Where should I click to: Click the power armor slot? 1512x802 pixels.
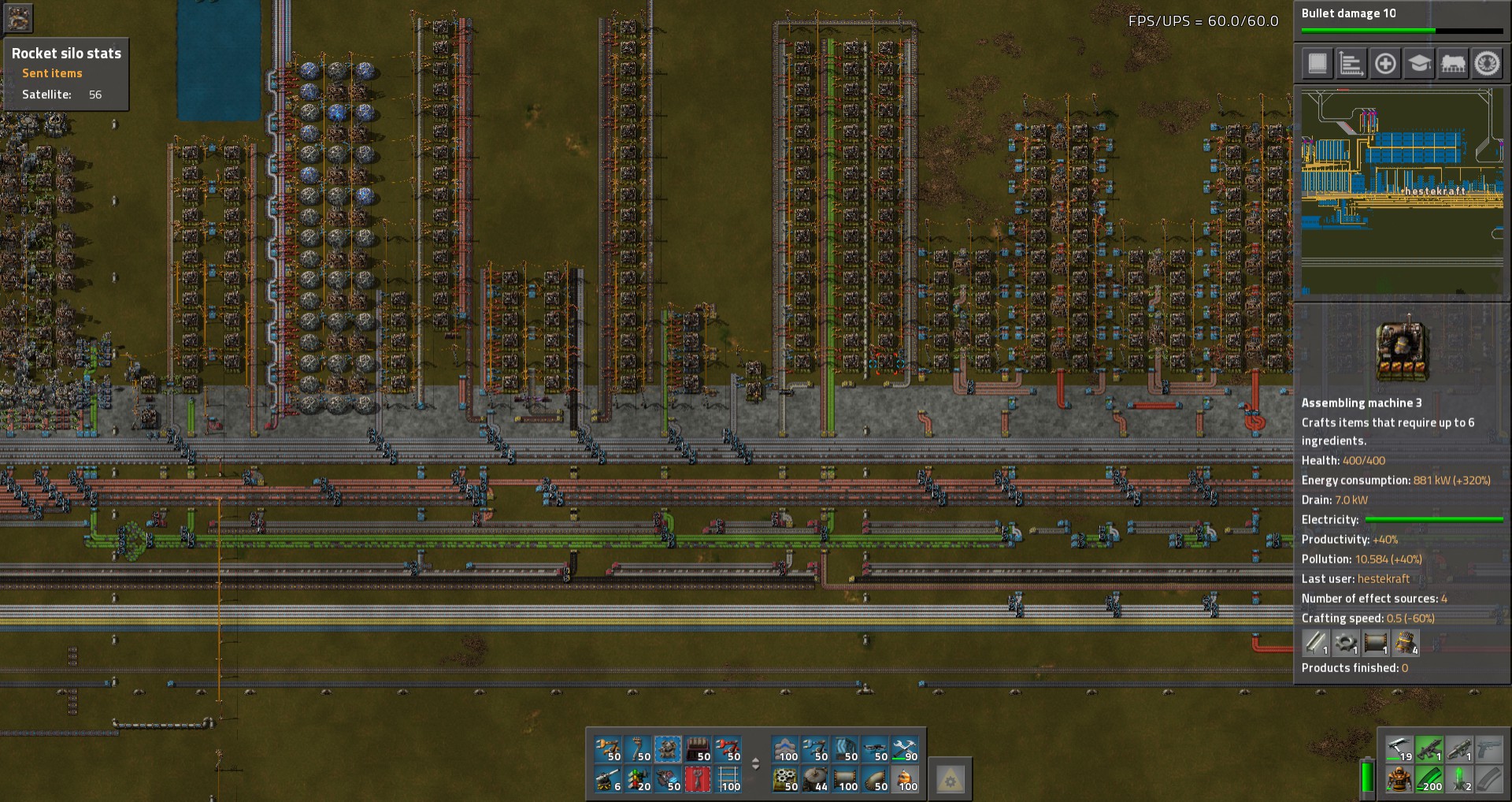click(1399, 779)
